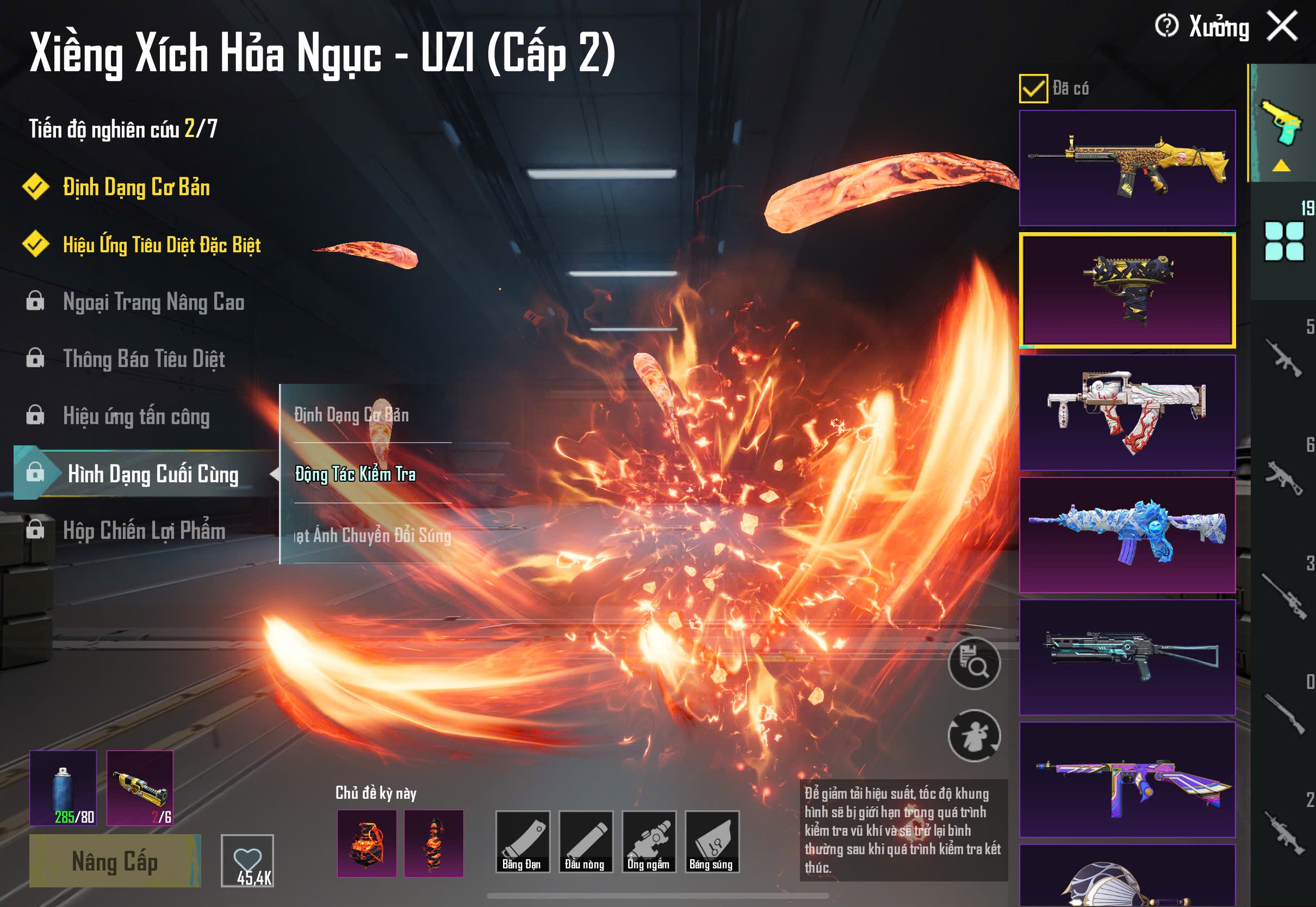This screenshot has height=907, width=1316.
Task: Open the Đầu nòng muzzle slot
Action: click(585, 842)
